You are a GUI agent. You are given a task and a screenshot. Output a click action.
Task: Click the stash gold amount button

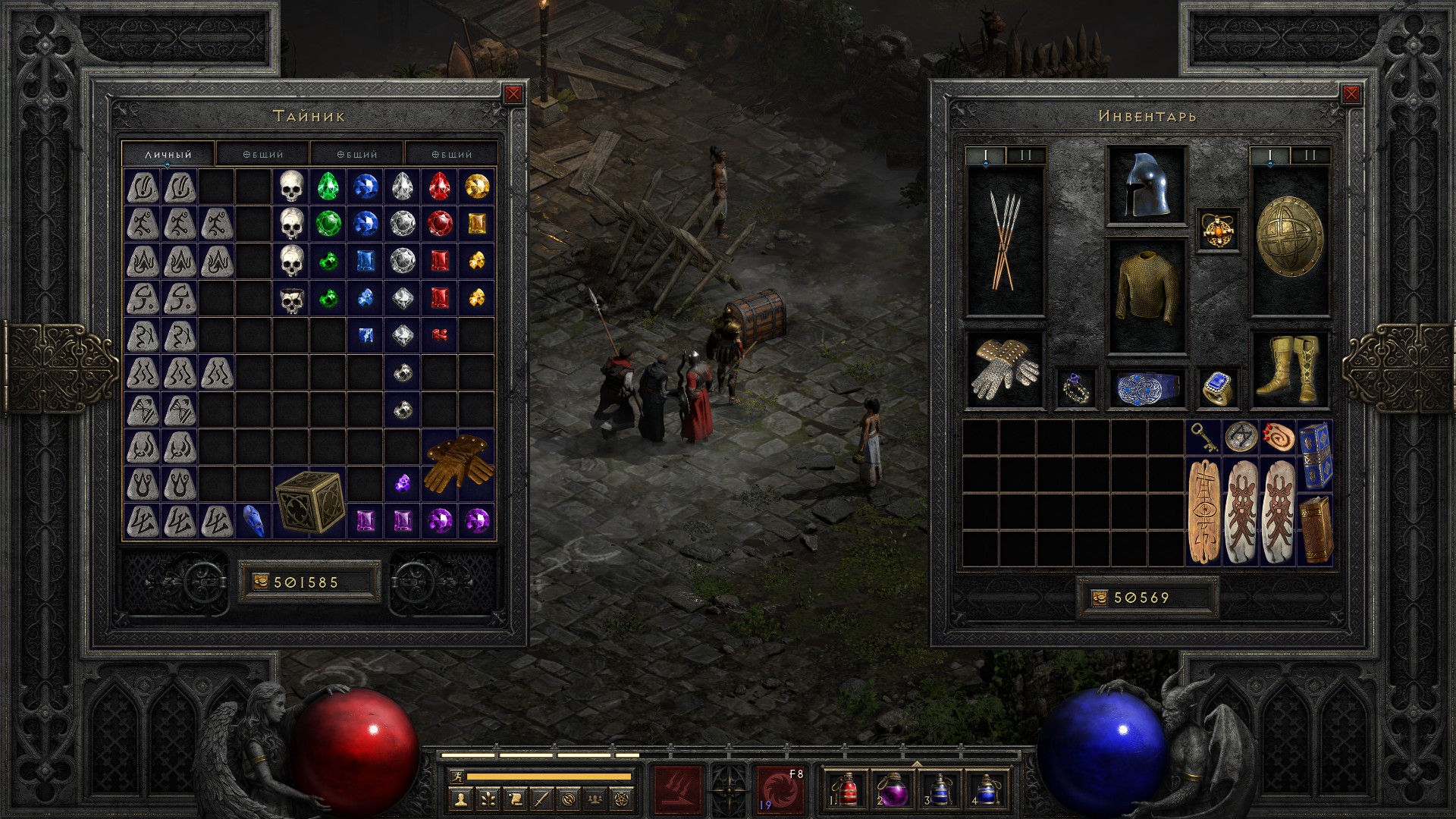[x=261, y=582]
